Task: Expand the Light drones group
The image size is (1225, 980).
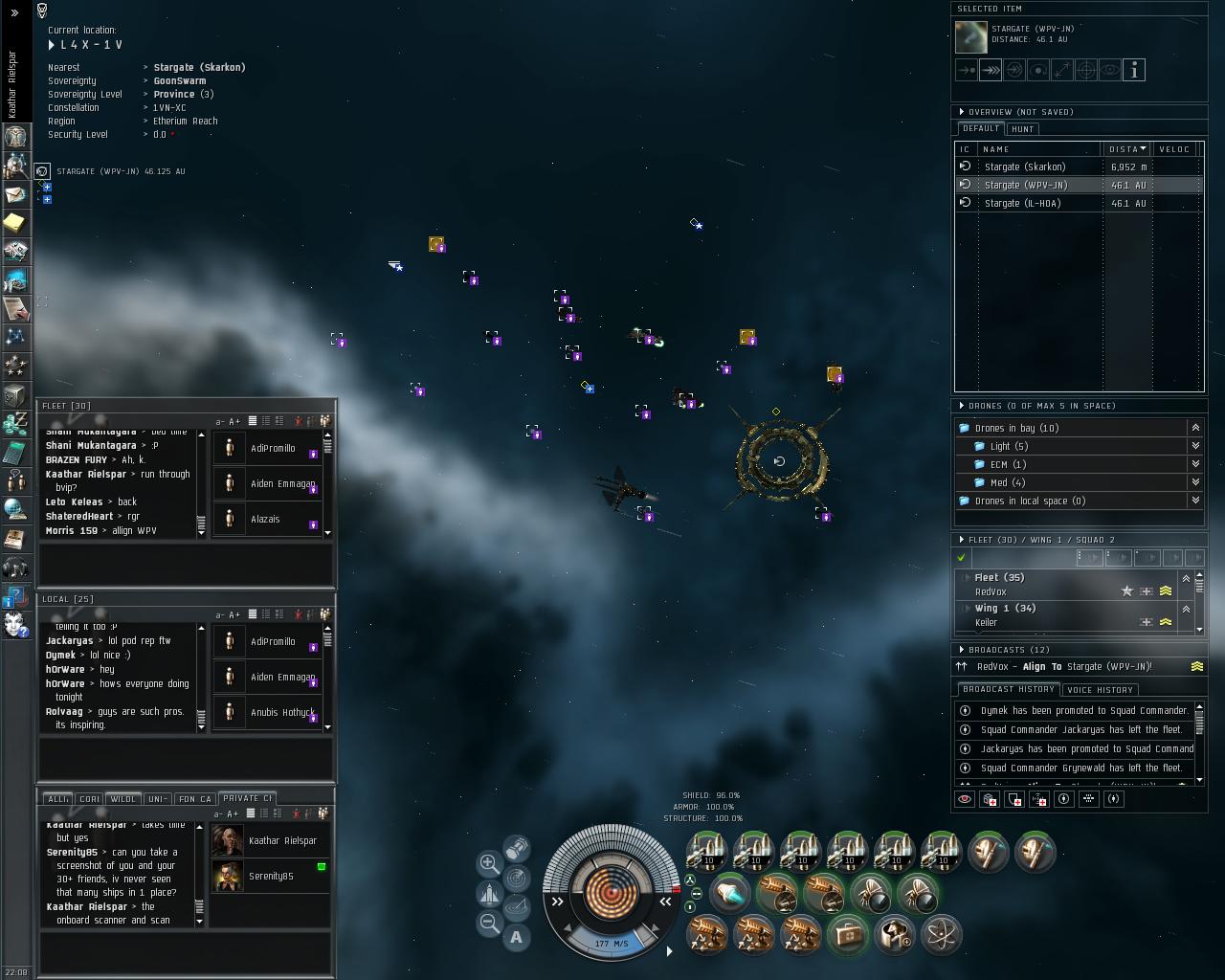Action: pyautogui.click(x=1195, y=446)
